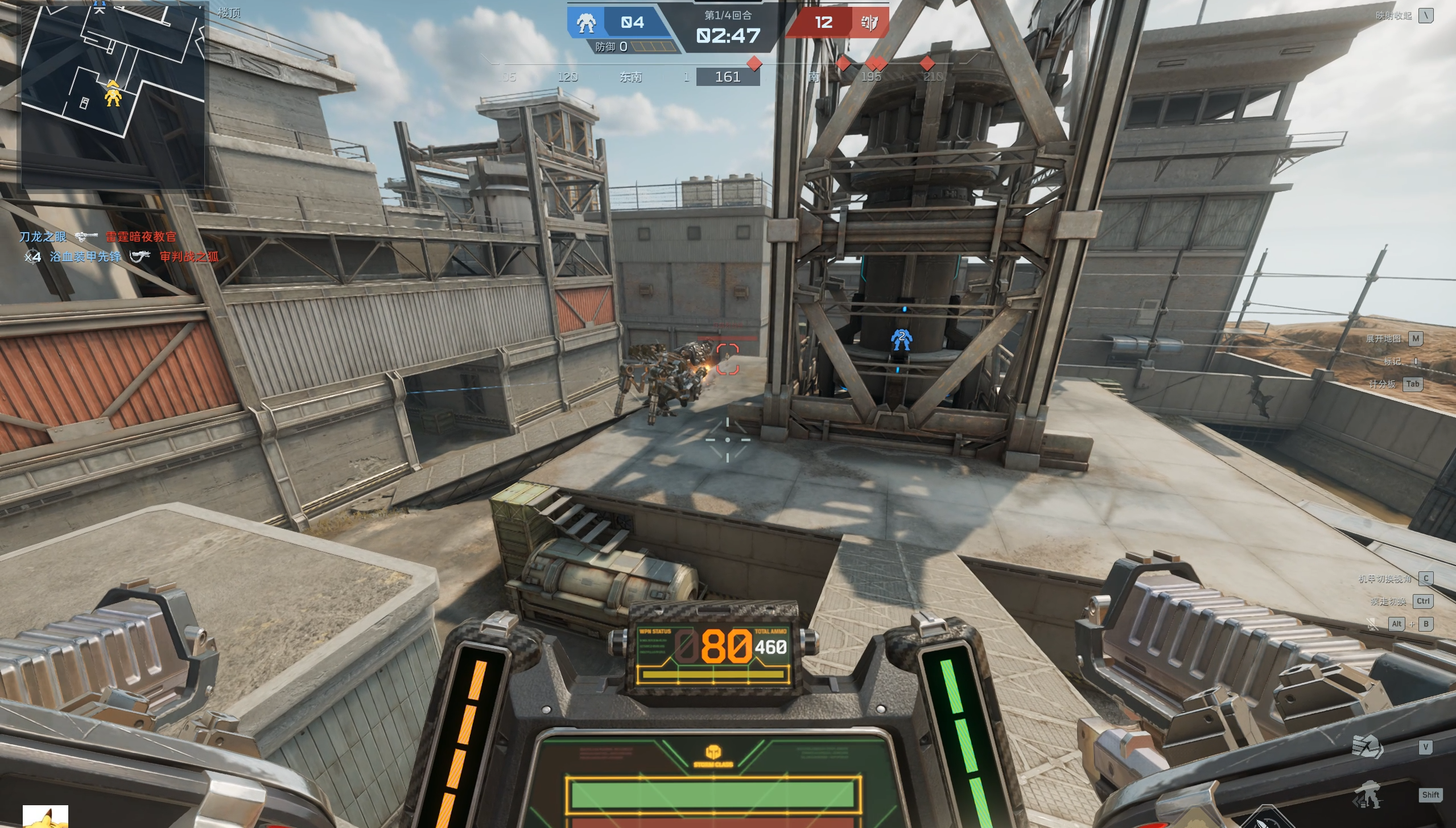Screen dimensions: 1456x828
Task: Select the yellow mech marker on the minimap
Action: pyautogui.click(x=113, y=94)
